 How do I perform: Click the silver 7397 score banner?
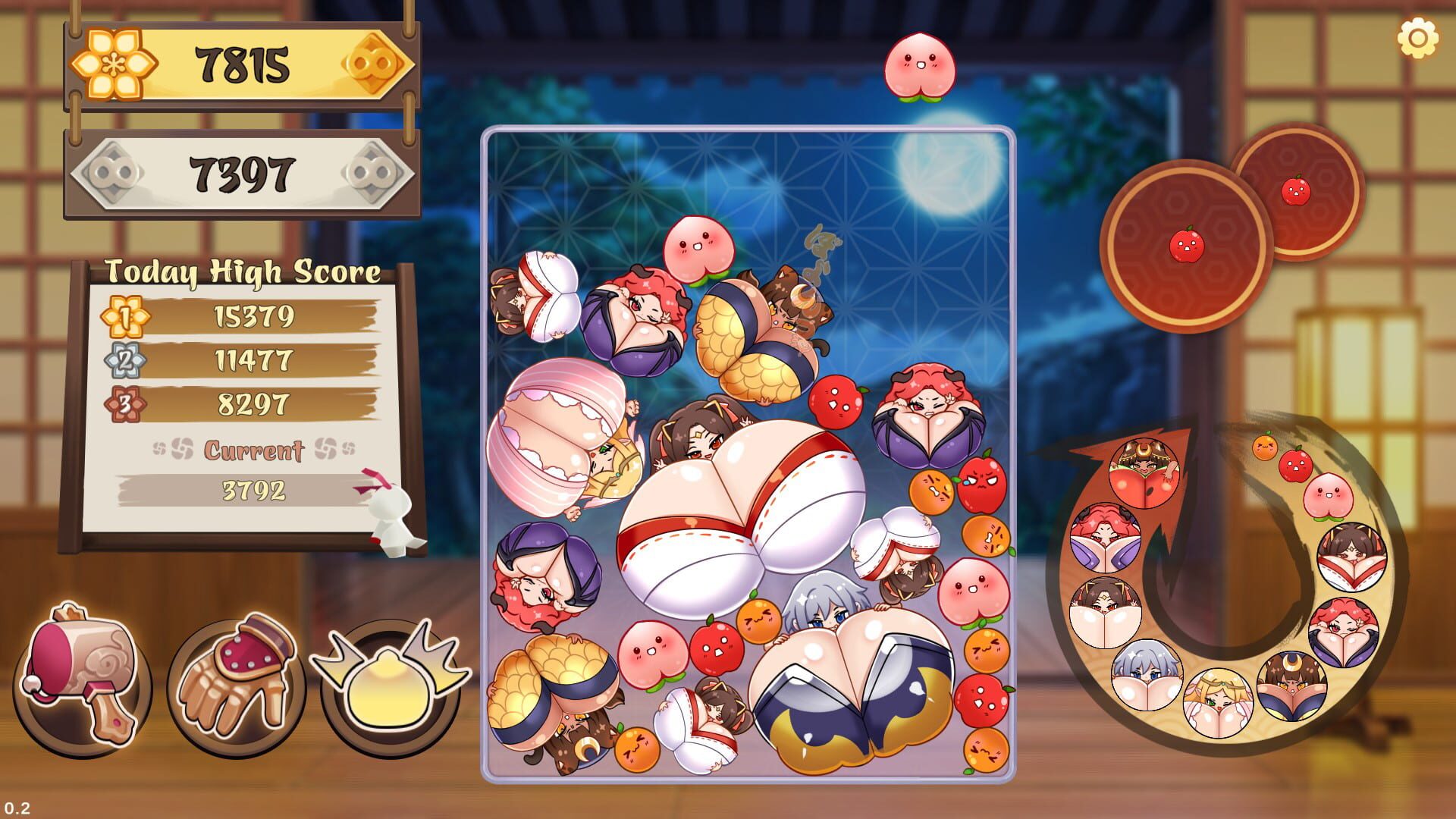pyautogui.click(x=241, y=173)
